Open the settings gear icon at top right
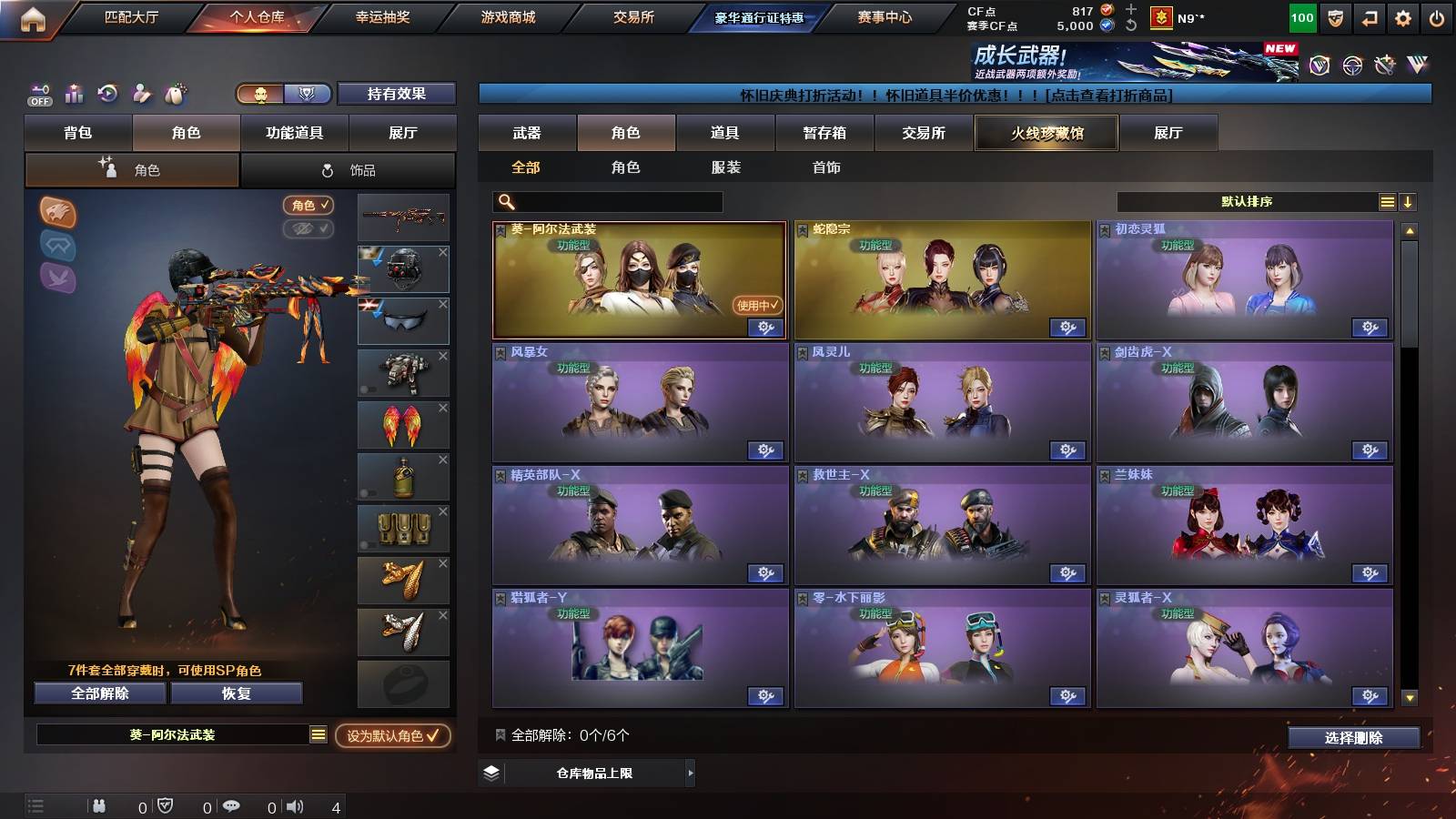Image resolution: width=1456 pixels, height=819 pixels. tap(1401, 17)
